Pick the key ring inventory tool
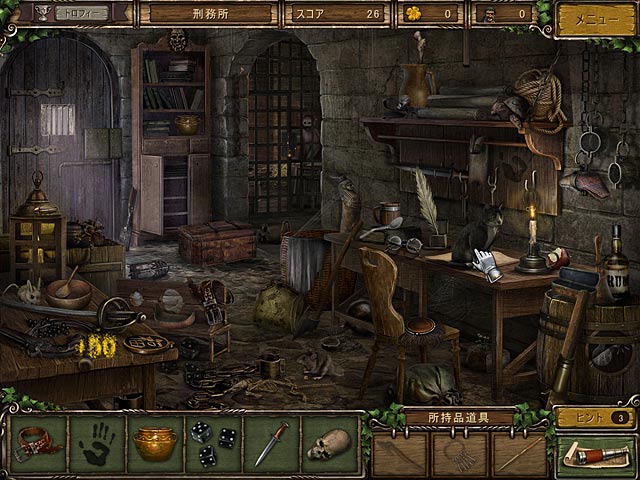This screenshot has height=480, width=640. click(459, 452)
